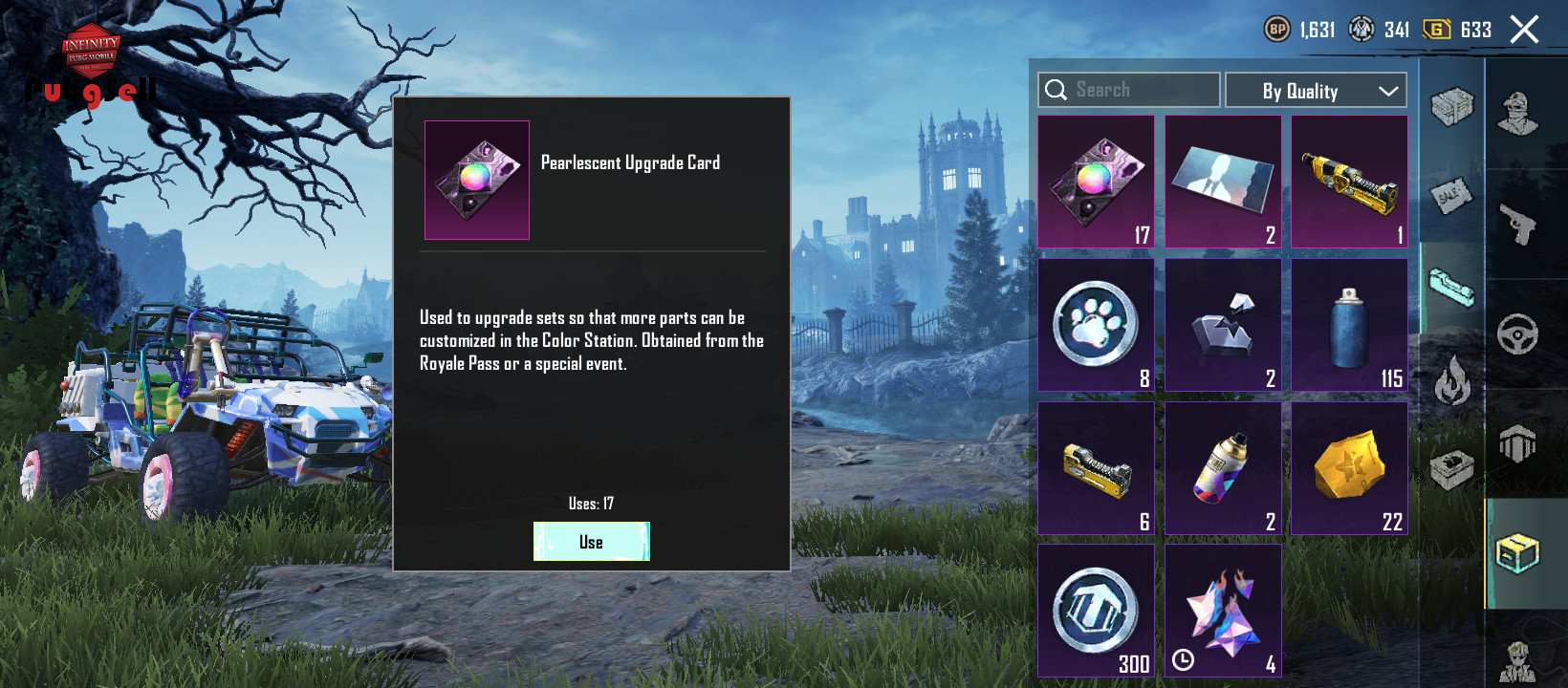Open the By Quality sort dropdown
This screenshot has width=1568, height=688.
[1316, 91]
